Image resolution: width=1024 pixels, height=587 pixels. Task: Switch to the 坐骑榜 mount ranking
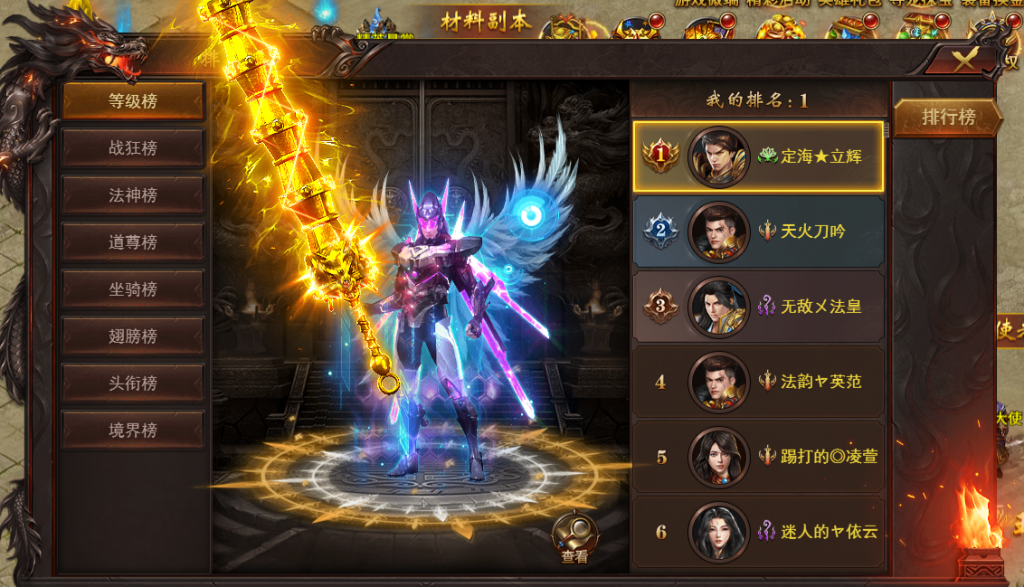click(x=133, y=289)
